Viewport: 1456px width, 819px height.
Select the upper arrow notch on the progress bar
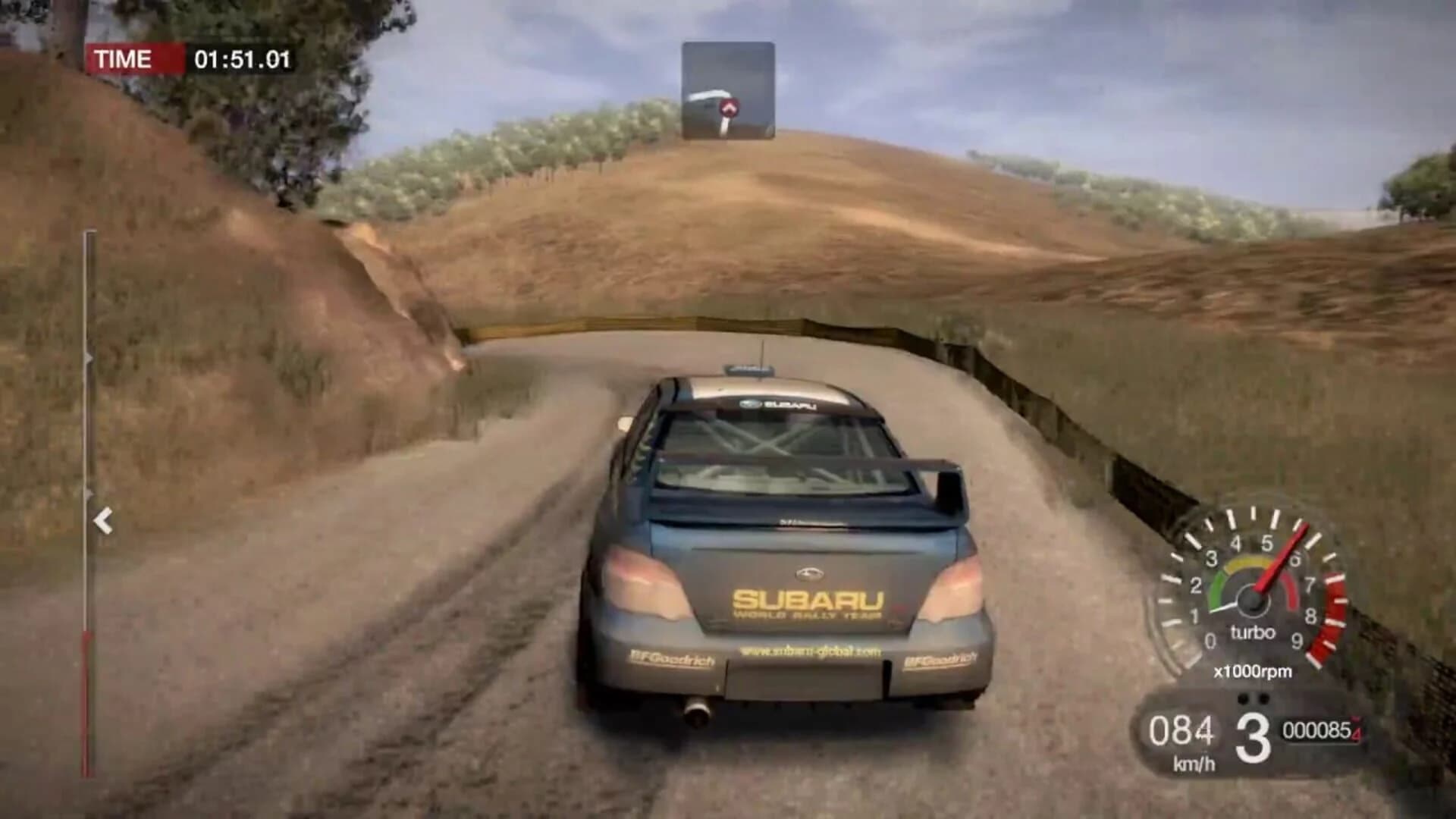tap(88, 356)
